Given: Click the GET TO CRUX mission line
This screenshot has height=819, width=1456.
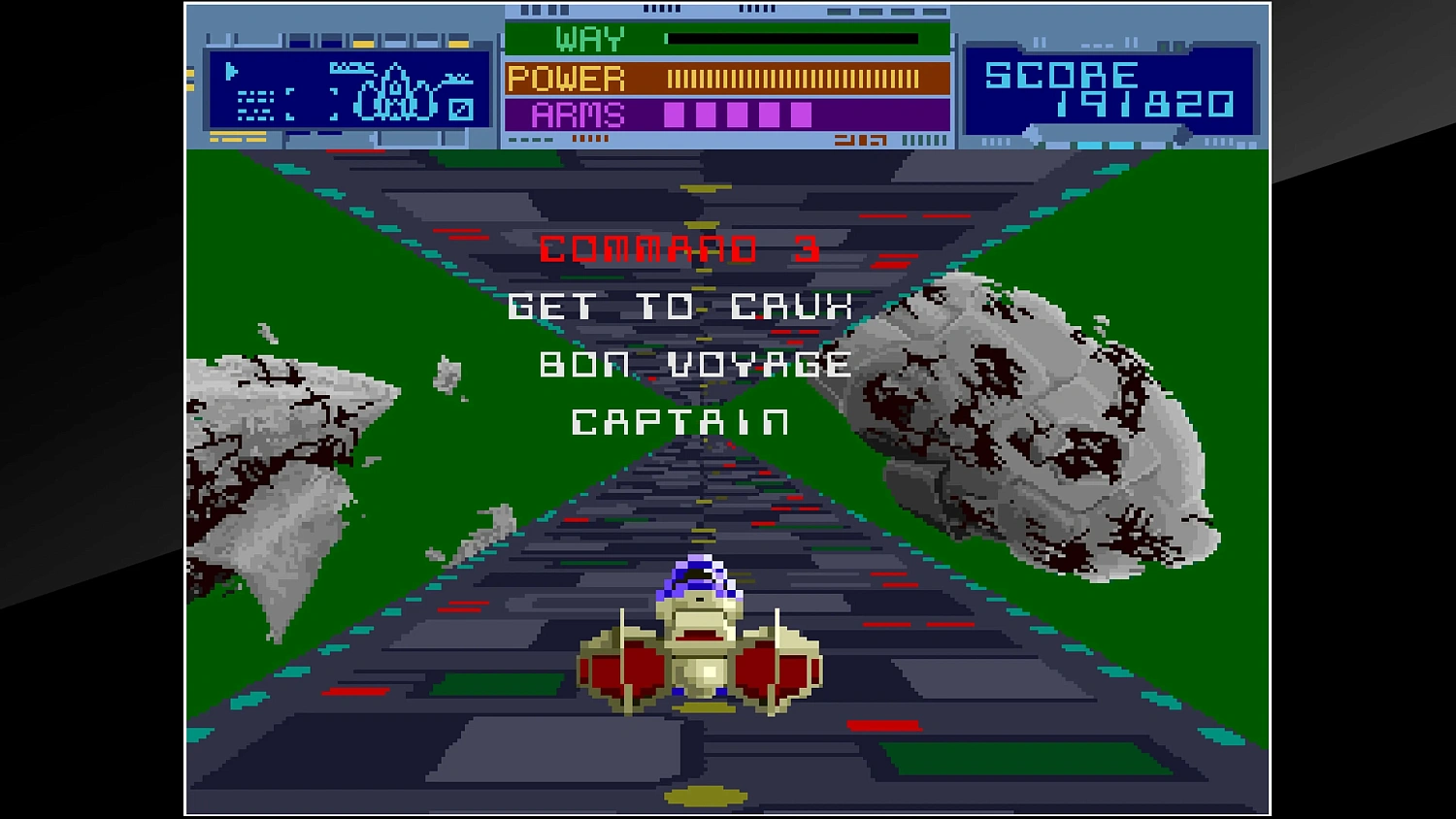Looking at the screenshot, I should click(681, 307).
